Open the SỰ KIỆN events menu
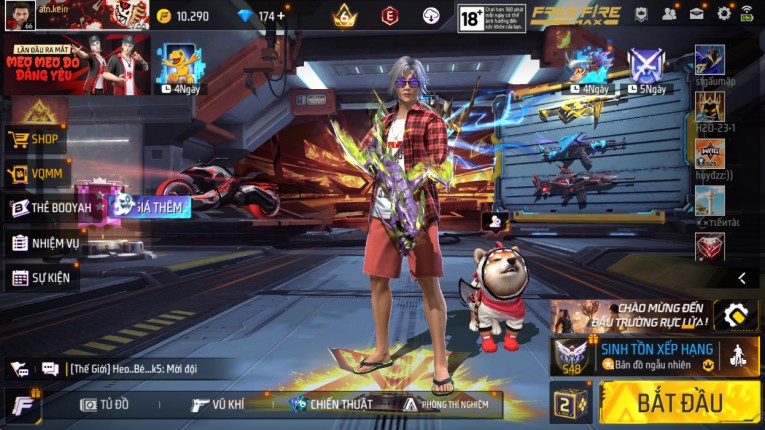The height and width of the screenshot is (430, 765). (x=41, y=277)
